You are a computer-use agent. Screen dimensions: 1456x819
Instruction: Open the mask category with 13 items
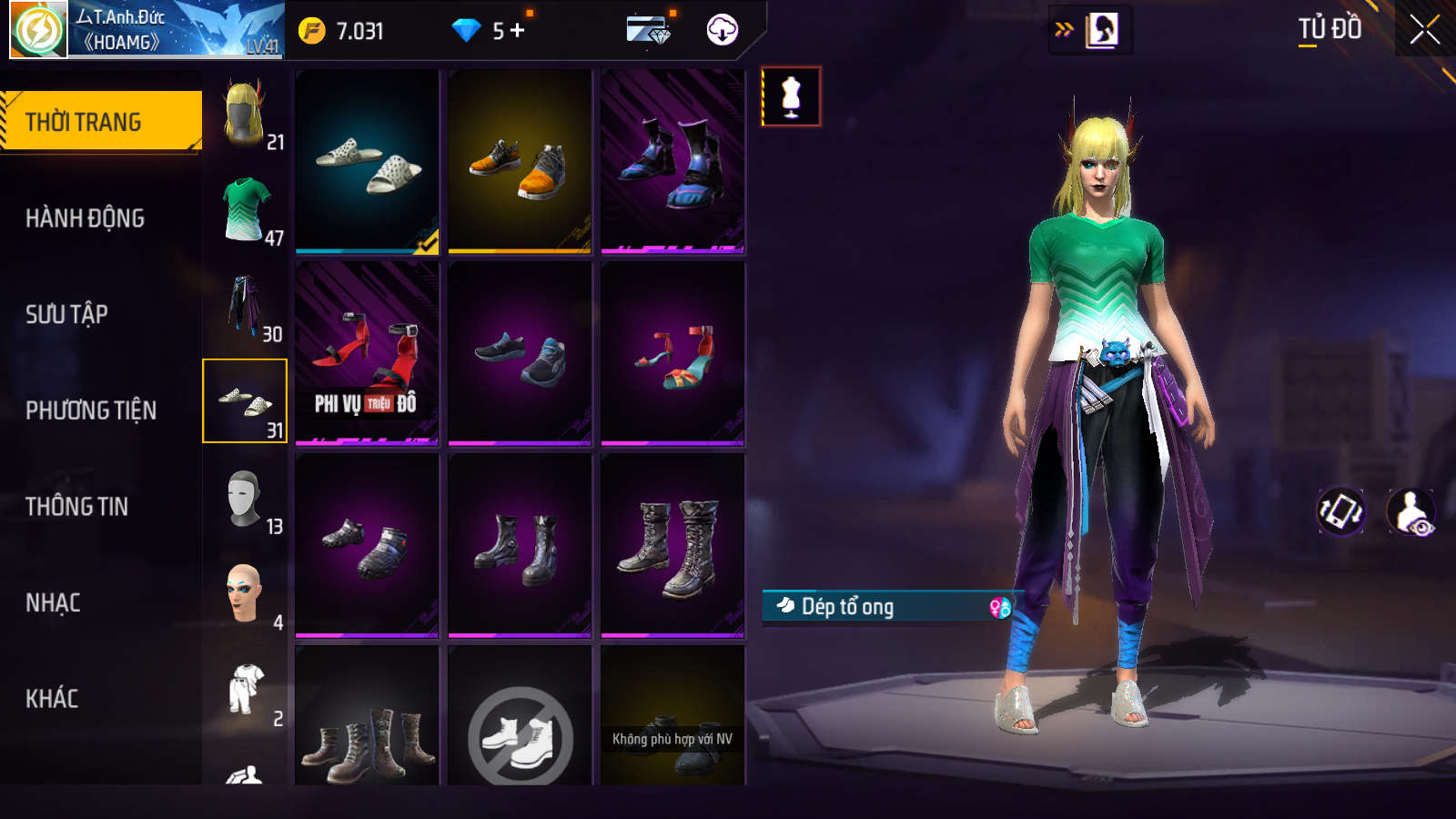[x=246, y=499]
